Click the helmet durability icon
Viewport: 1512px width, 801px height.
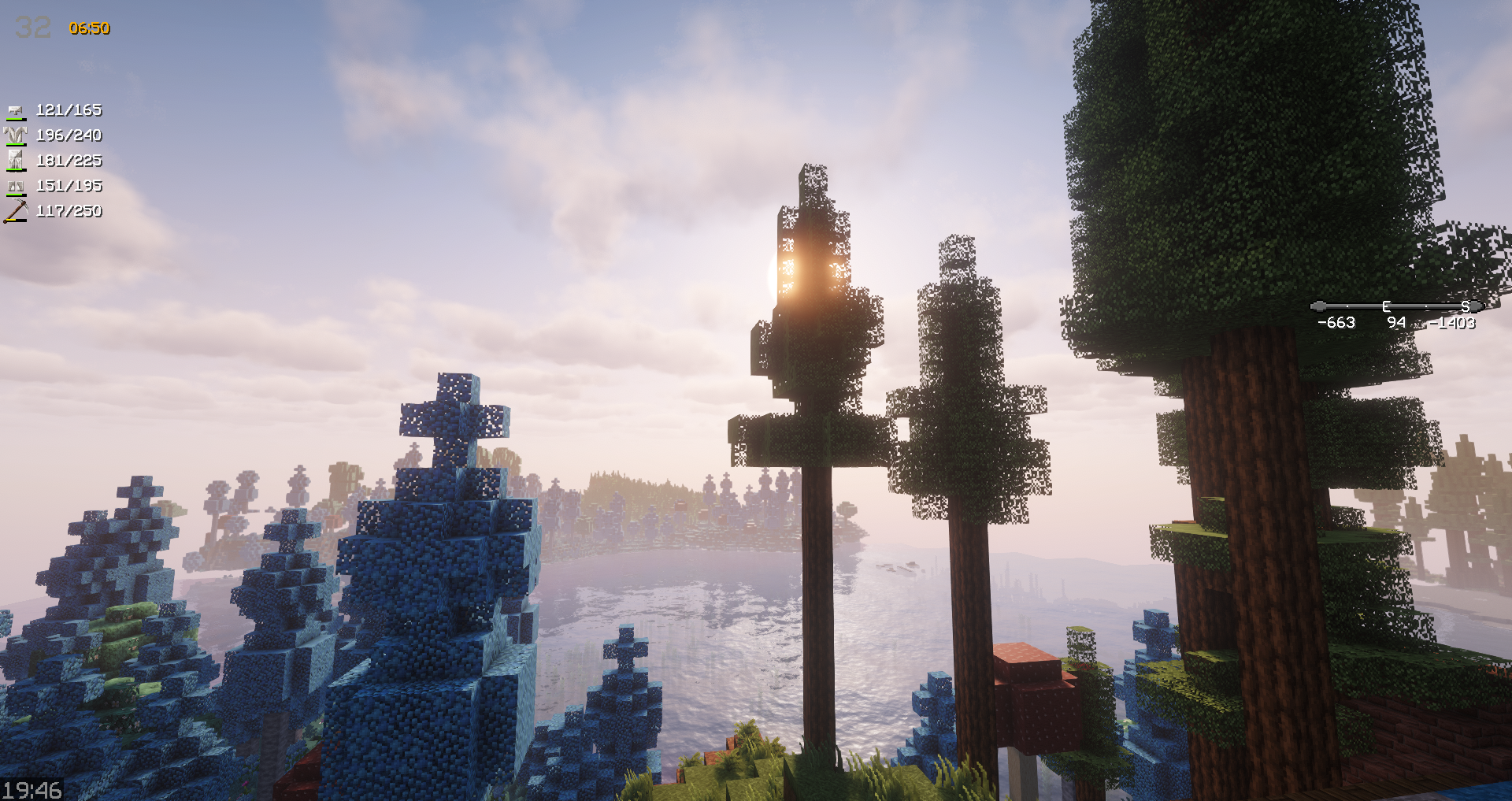tap(15, 110)
